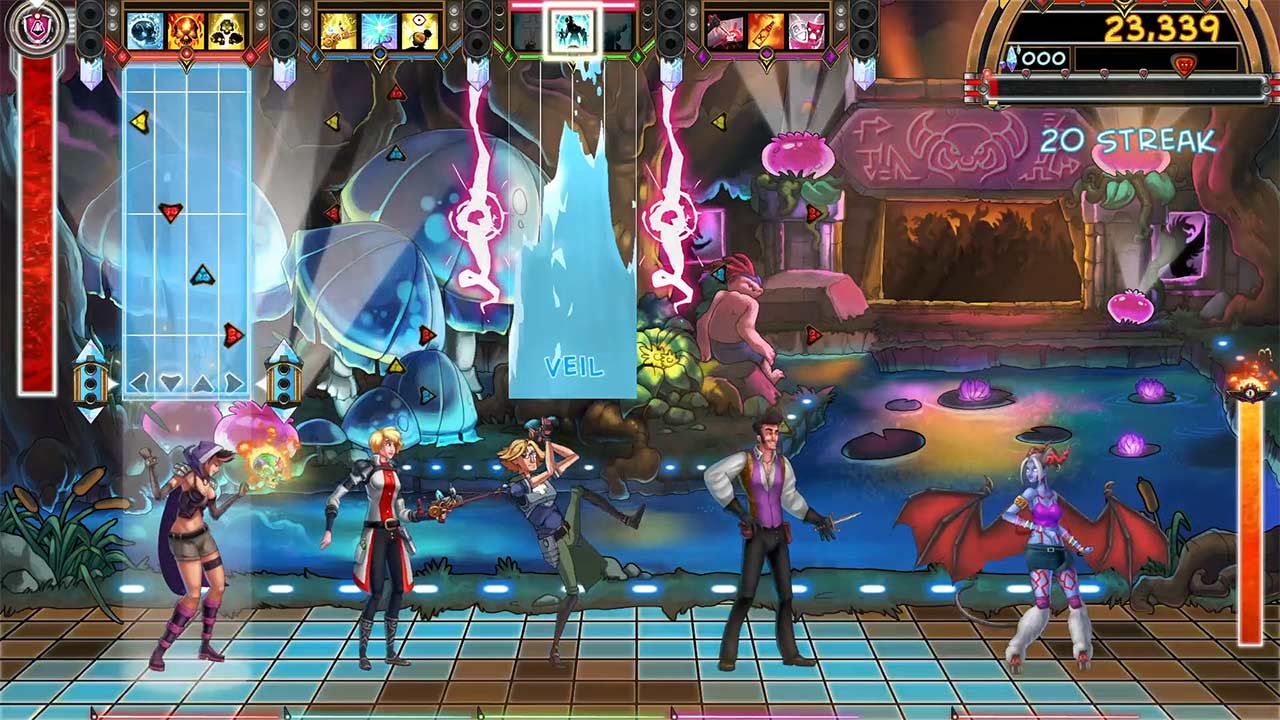
Task: Select the bloody sword ability icon
Action: (727, 30)
